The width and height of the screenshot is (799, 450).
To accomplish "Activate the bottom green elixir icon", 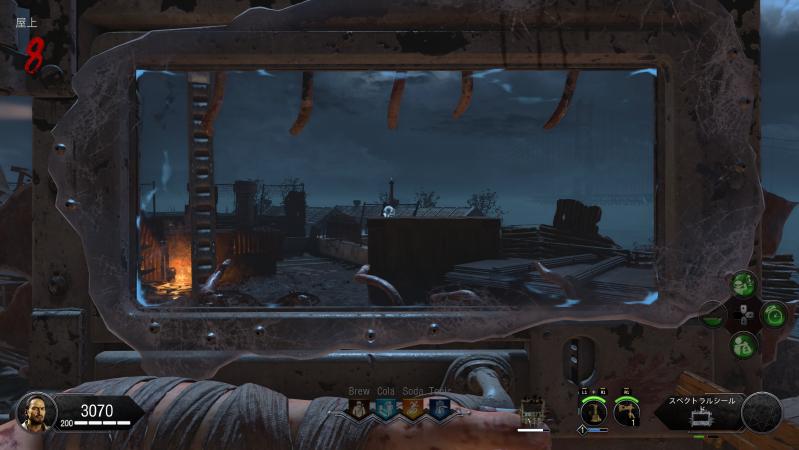I will [743, 346].
